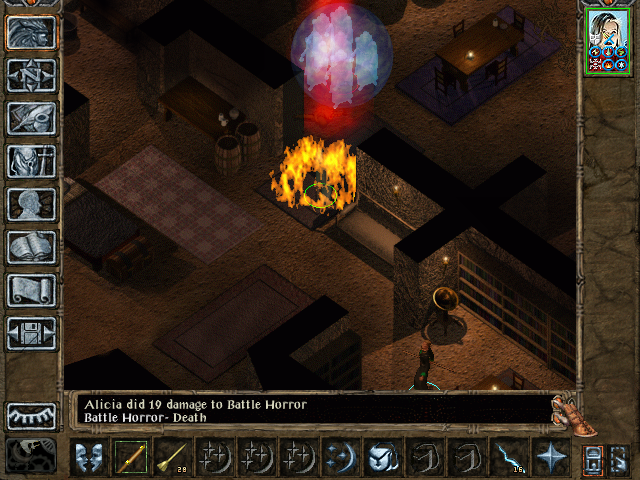The width and height of the screenshot is (640, 480).
Task: Open the cast spell crescent button
Action: point(339,457)
